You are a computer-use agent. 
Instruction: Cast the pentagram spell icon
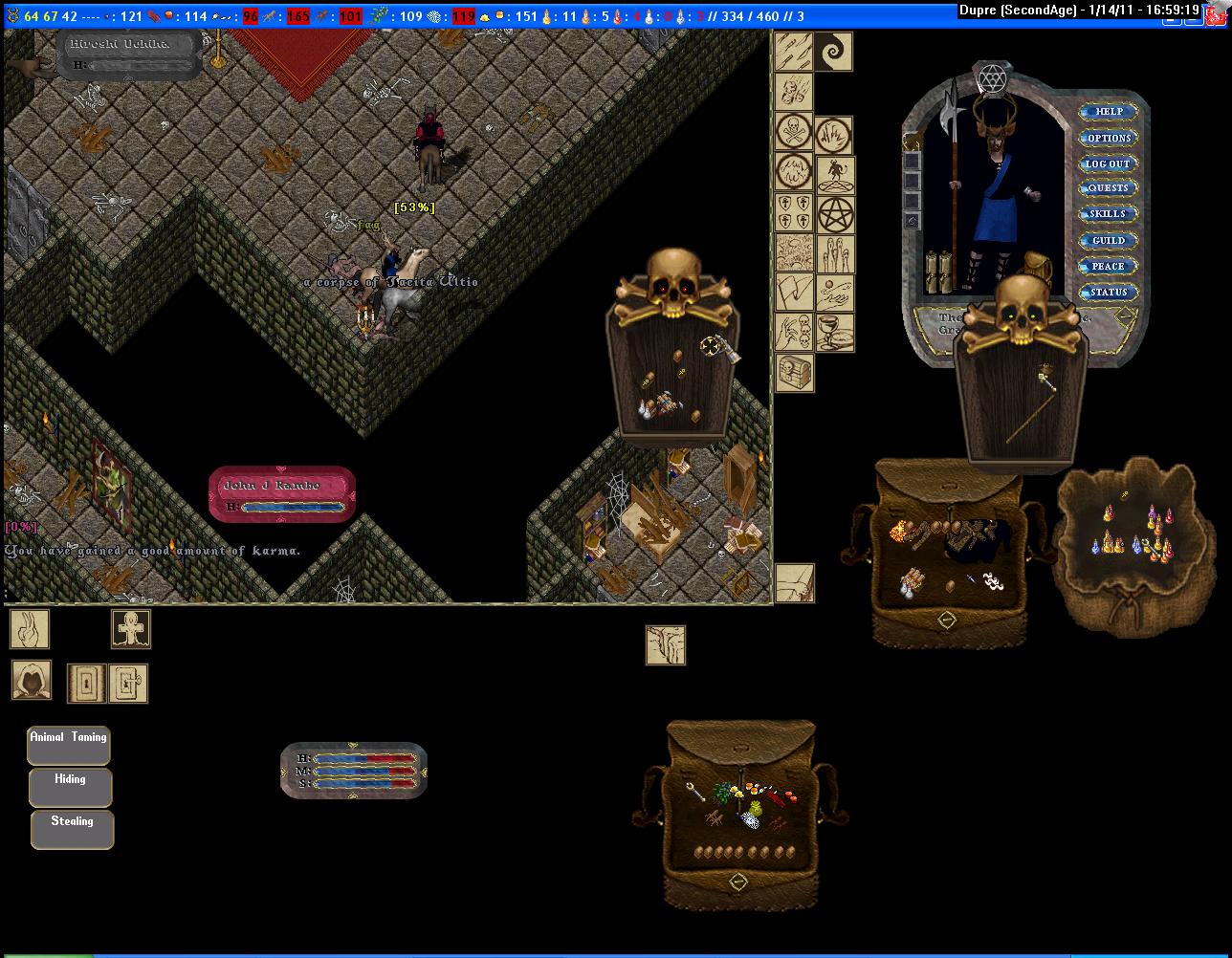pyautogui.click(x=834, y=215)
